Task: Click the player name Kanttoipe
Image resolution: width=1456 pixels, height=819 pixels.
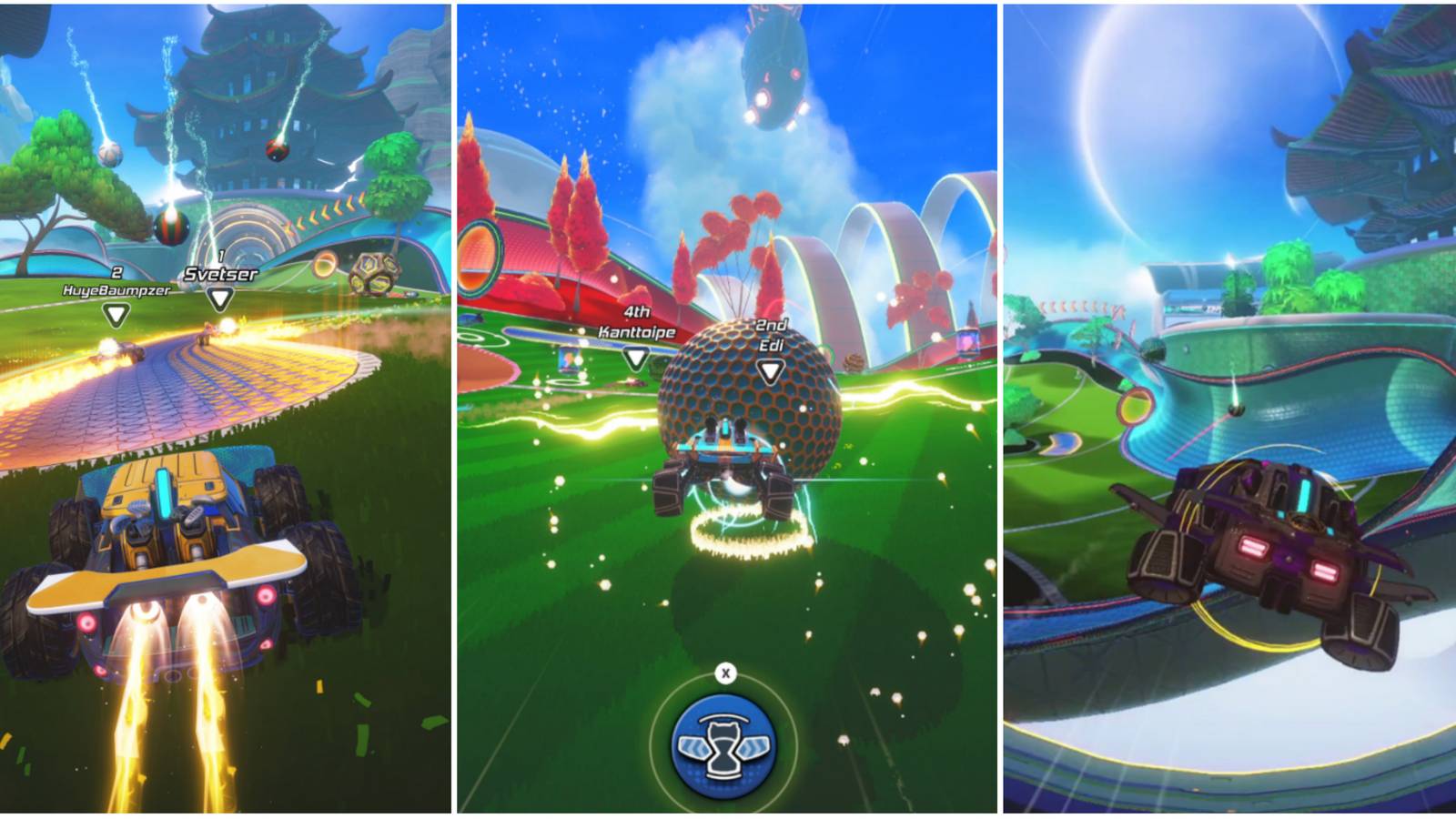Action: pyautogui.click(x=636, y=332)
